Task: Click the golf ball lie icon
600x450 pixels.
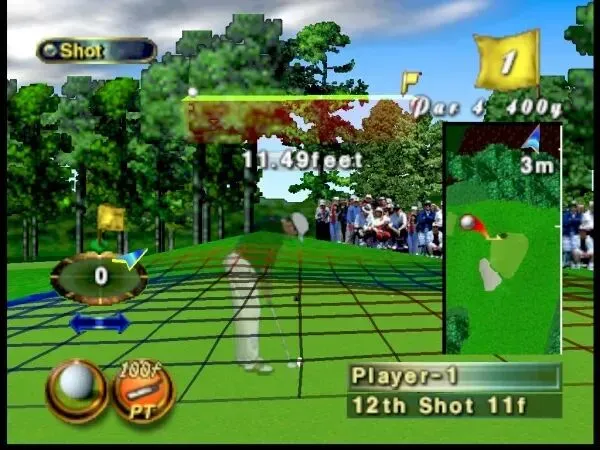Action: tap(76, 390)
